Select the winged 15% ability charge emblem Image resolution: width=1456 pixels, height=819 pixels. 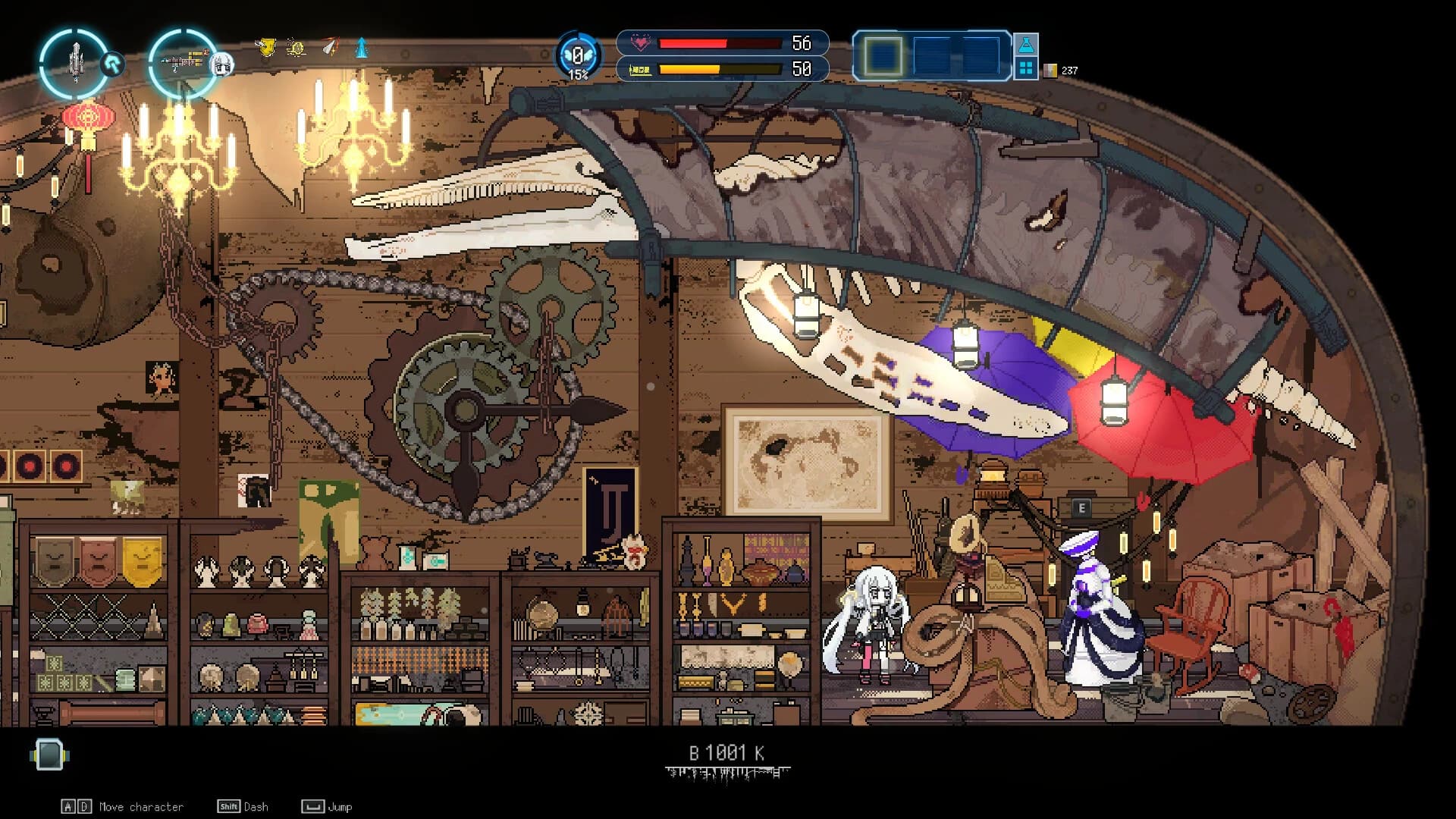click(x=579, y=55)
